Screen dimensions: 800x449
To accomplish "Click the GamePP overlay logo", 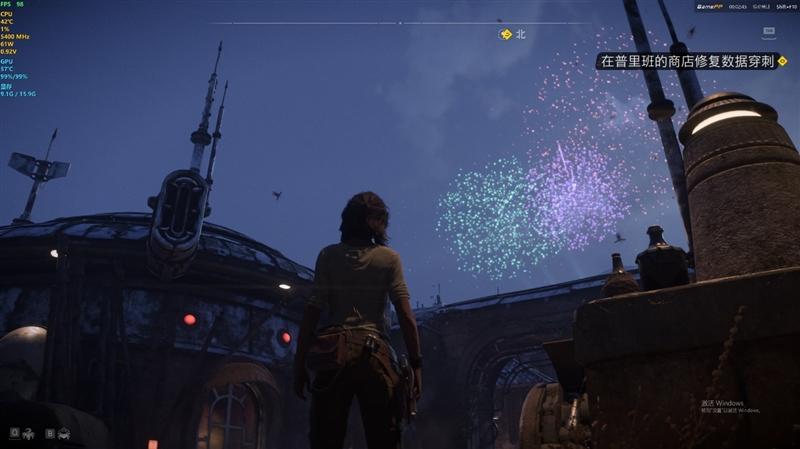I will tap(710, 6).
